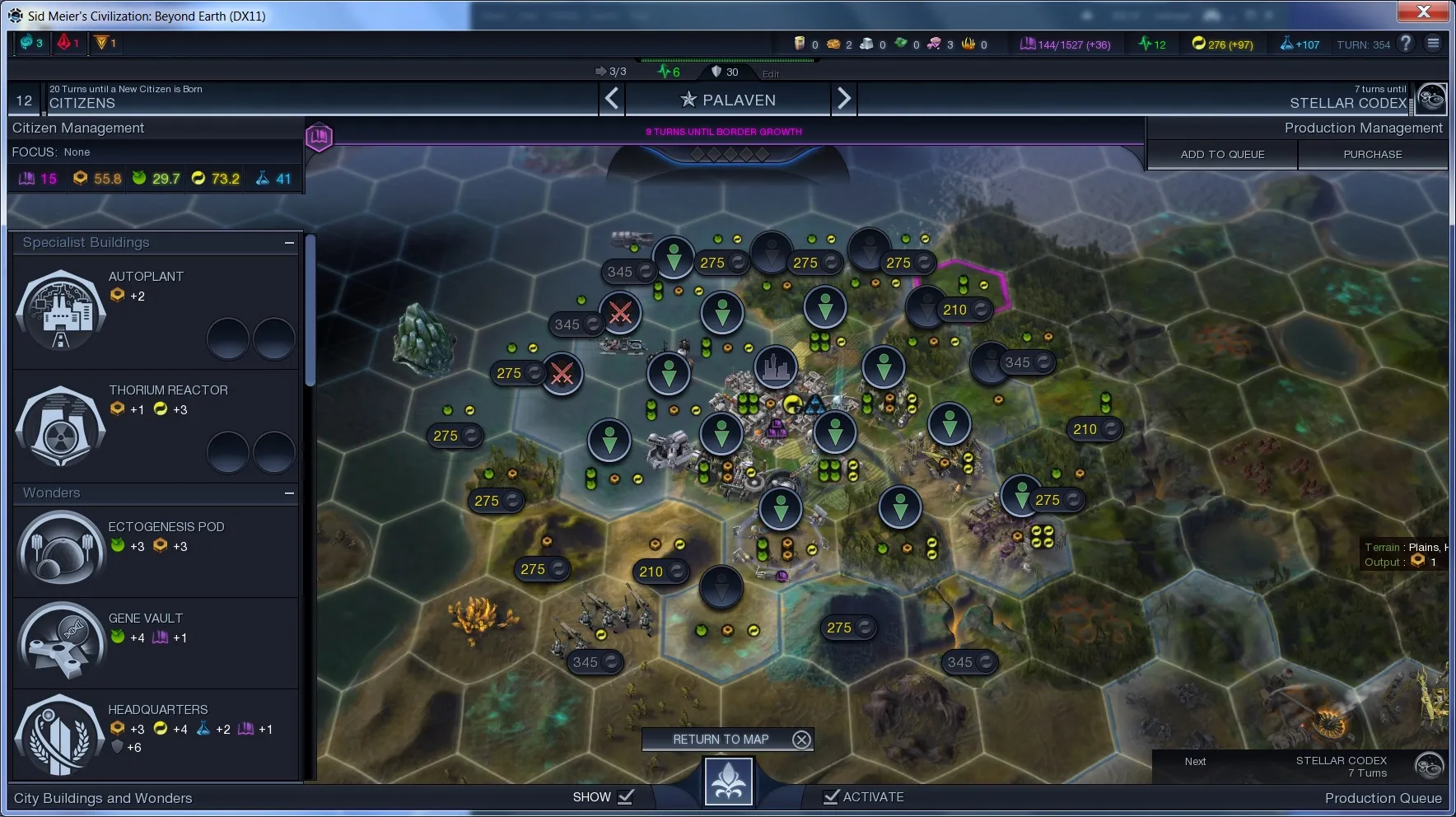The image size is (1456, 817).
Task: Click the Add to Queue button
Action: (1222, 154)
